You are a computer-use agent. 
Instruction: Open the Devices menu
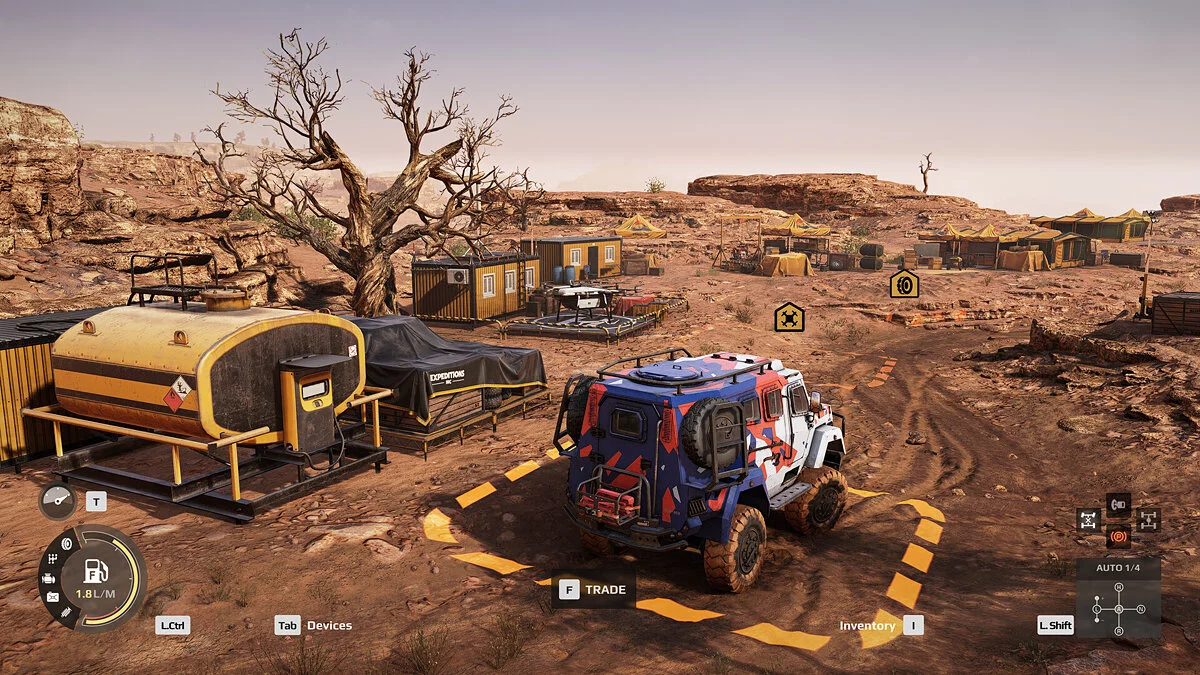pos(329,626)
